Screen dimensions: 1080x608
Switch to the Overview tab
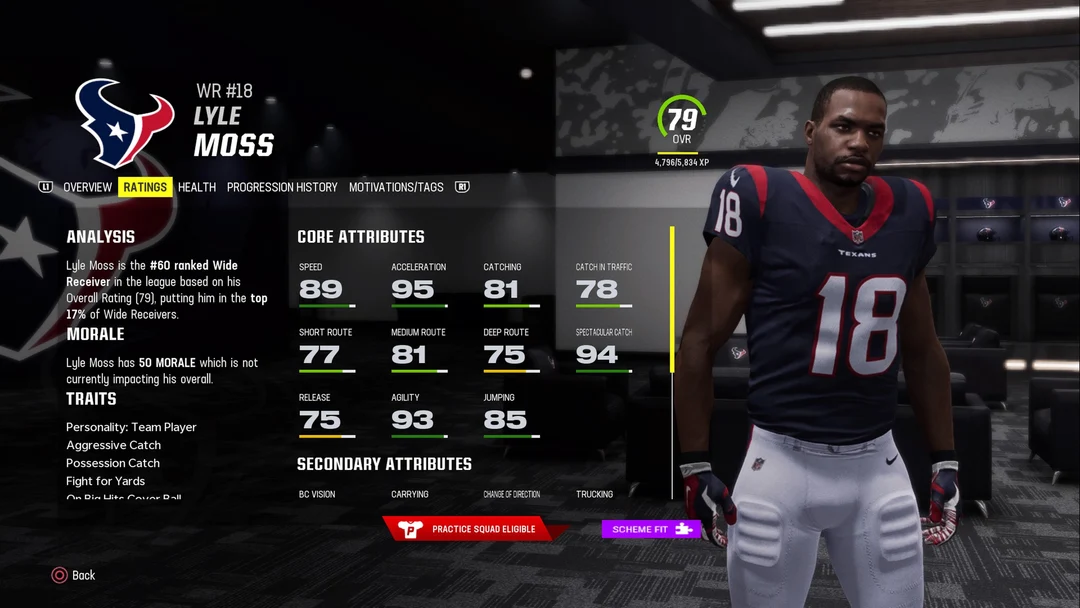(x=87, y=187)
